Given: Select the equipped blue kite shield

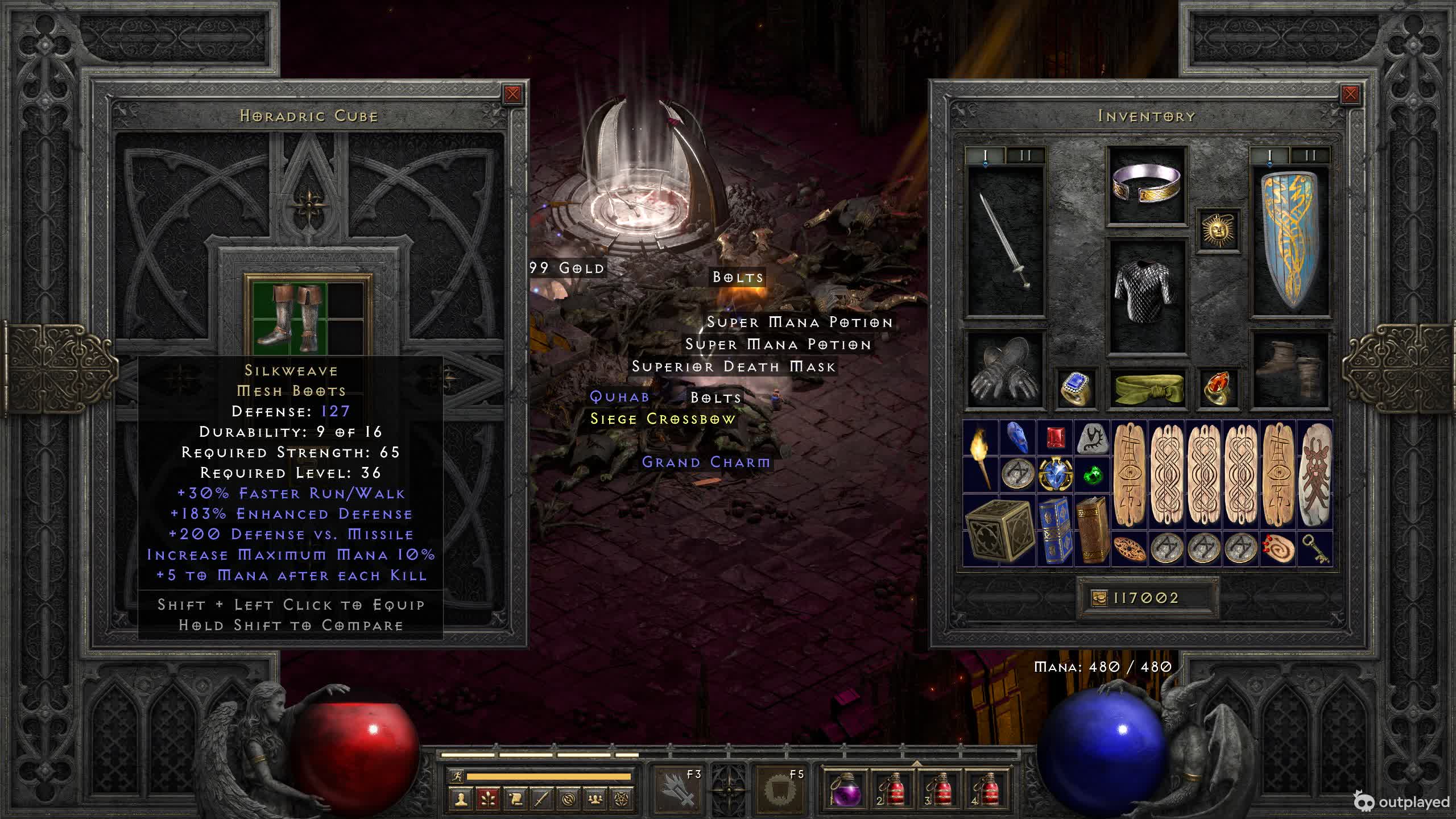Looking at the screenshot, I should 1290,240.
